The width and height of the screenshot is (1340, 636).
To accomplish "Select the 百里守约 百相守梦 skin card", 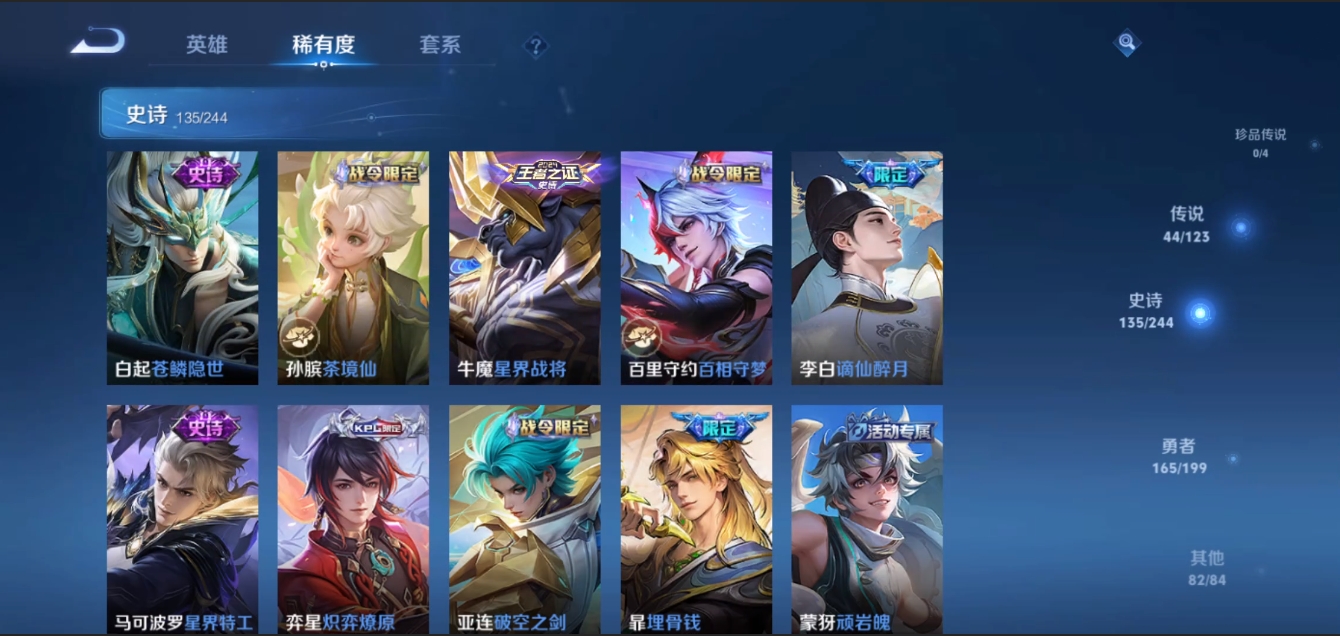I will tap(696, 268).
